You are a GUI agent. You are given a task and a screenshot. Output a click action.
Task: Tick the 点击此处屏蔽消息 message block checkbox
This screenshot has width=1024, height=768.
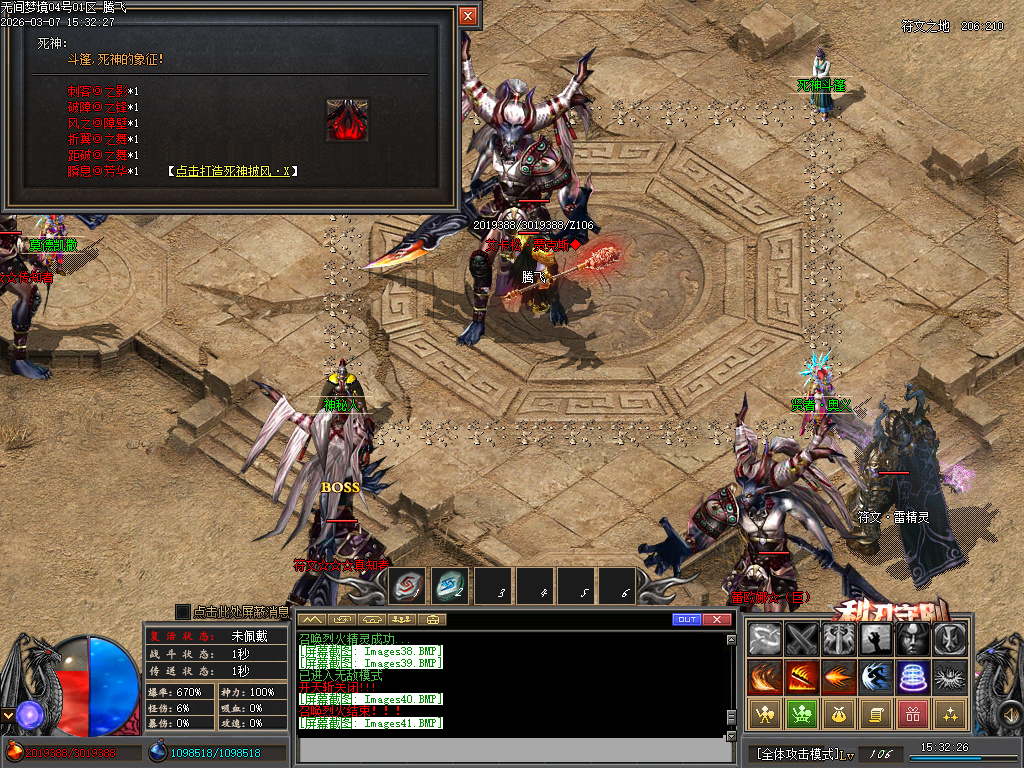pyautogui.click(x=182, y=611)
